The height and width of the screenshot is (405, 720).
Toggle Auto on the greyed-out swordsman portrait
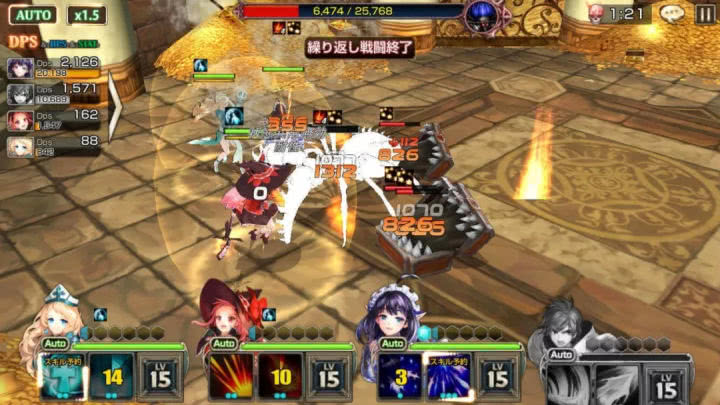coord(561,354)
